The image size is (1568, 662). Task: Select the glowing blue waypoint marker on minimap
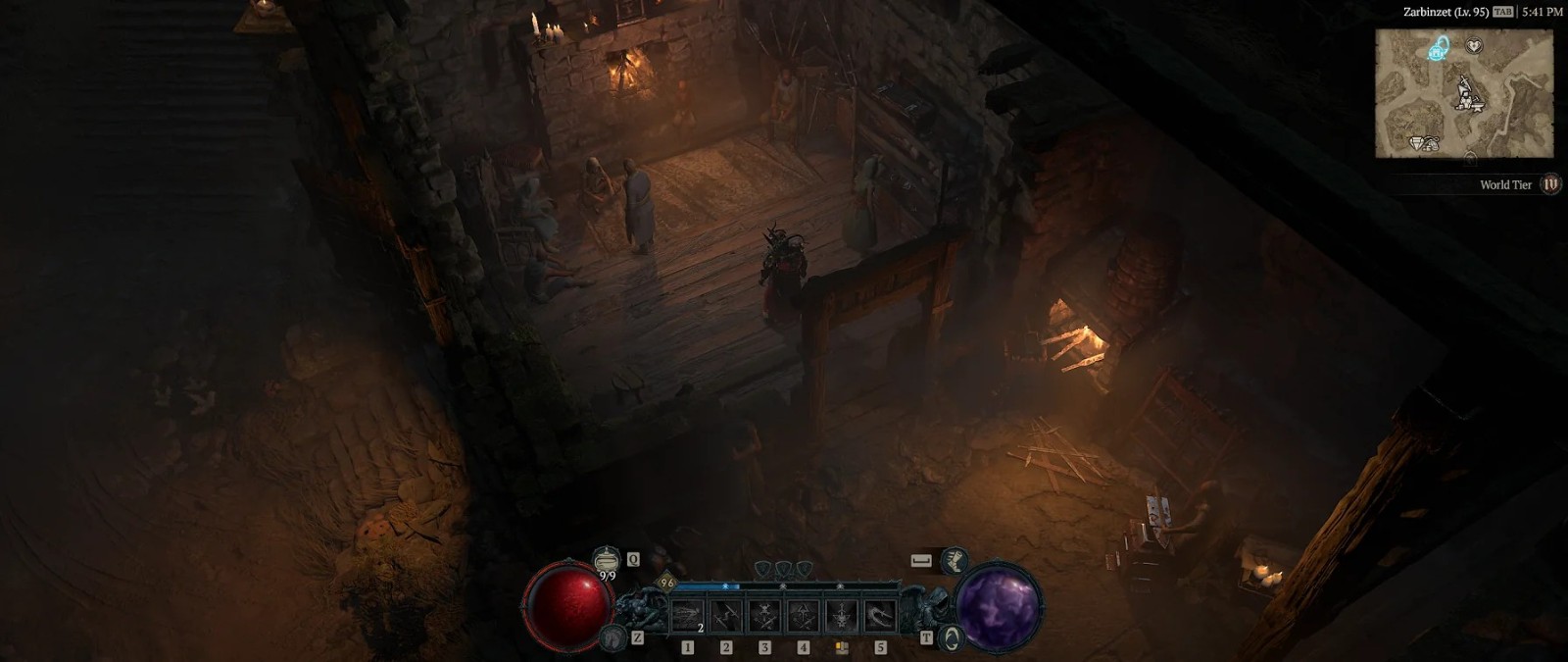[1439, 48]
